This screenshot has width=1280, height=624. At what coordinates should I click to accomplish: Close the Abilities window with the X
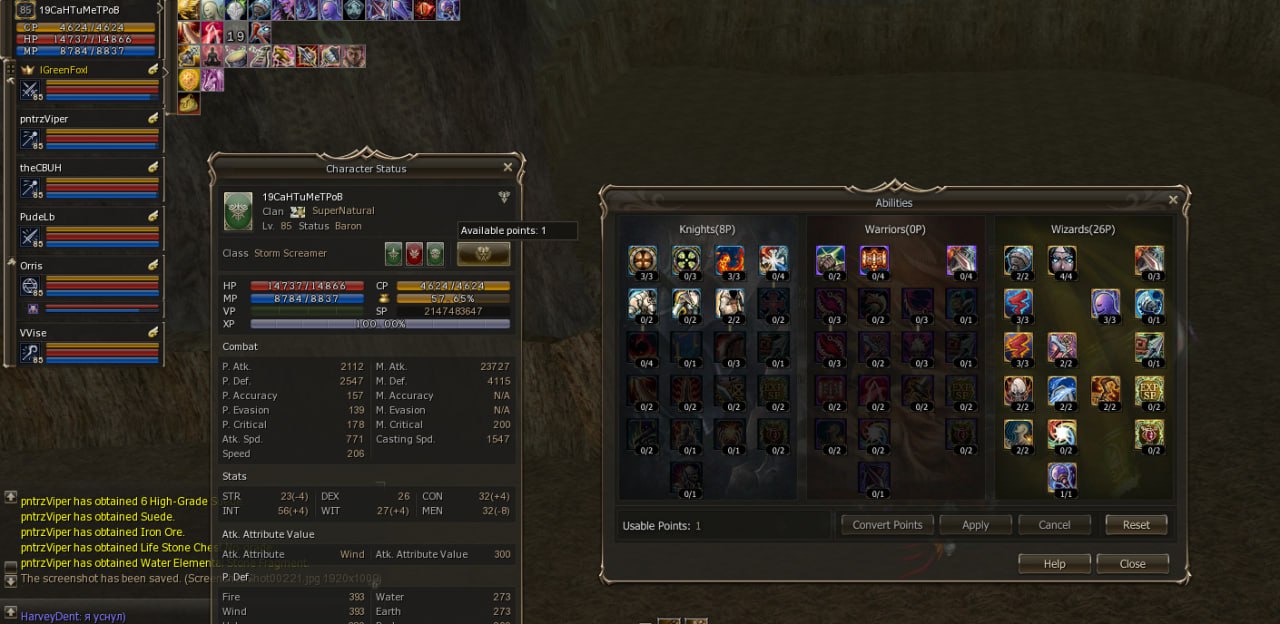pyautogui.click(x=1173, y=200)
